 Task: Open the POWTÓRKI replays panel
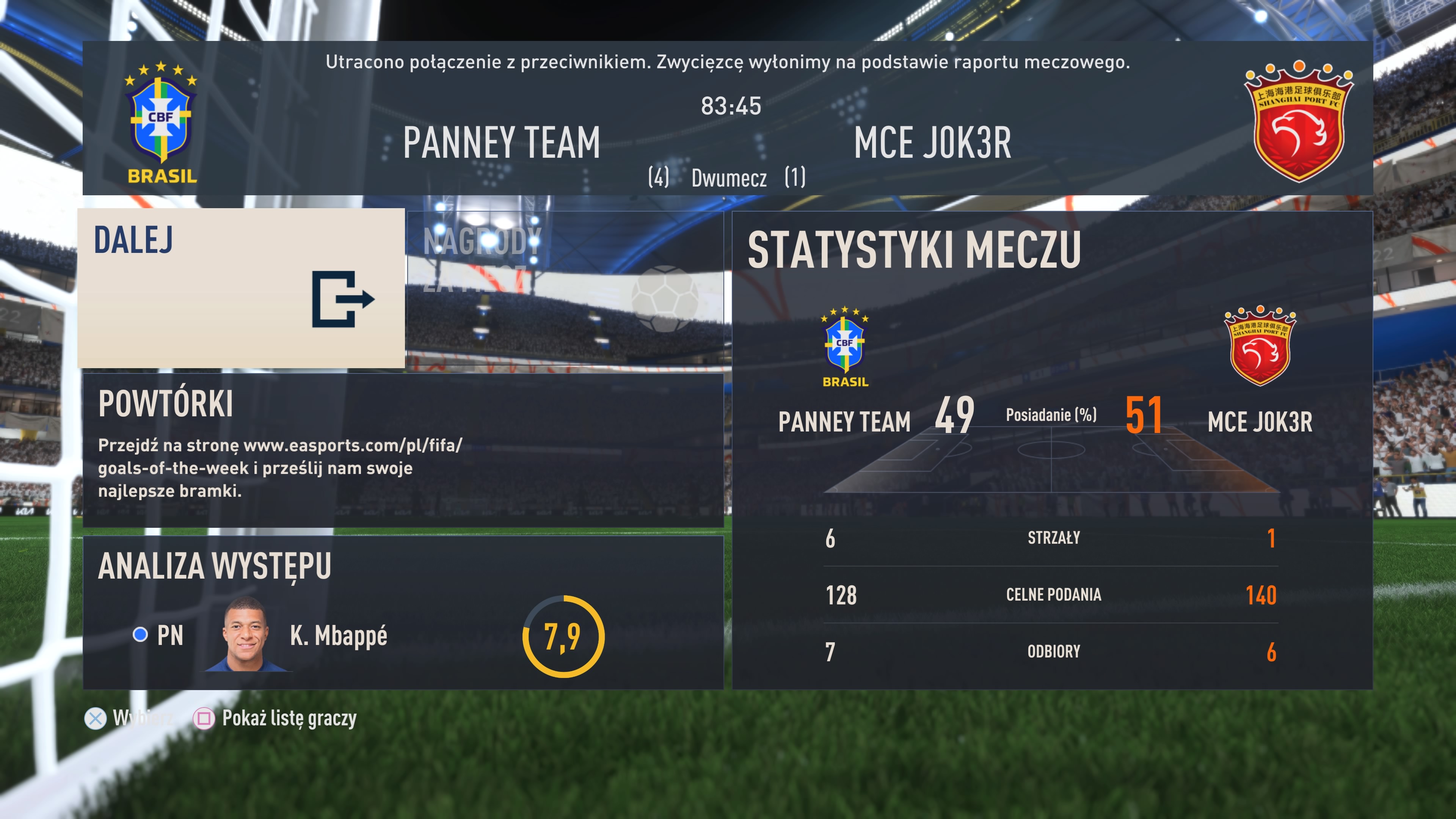403,450
